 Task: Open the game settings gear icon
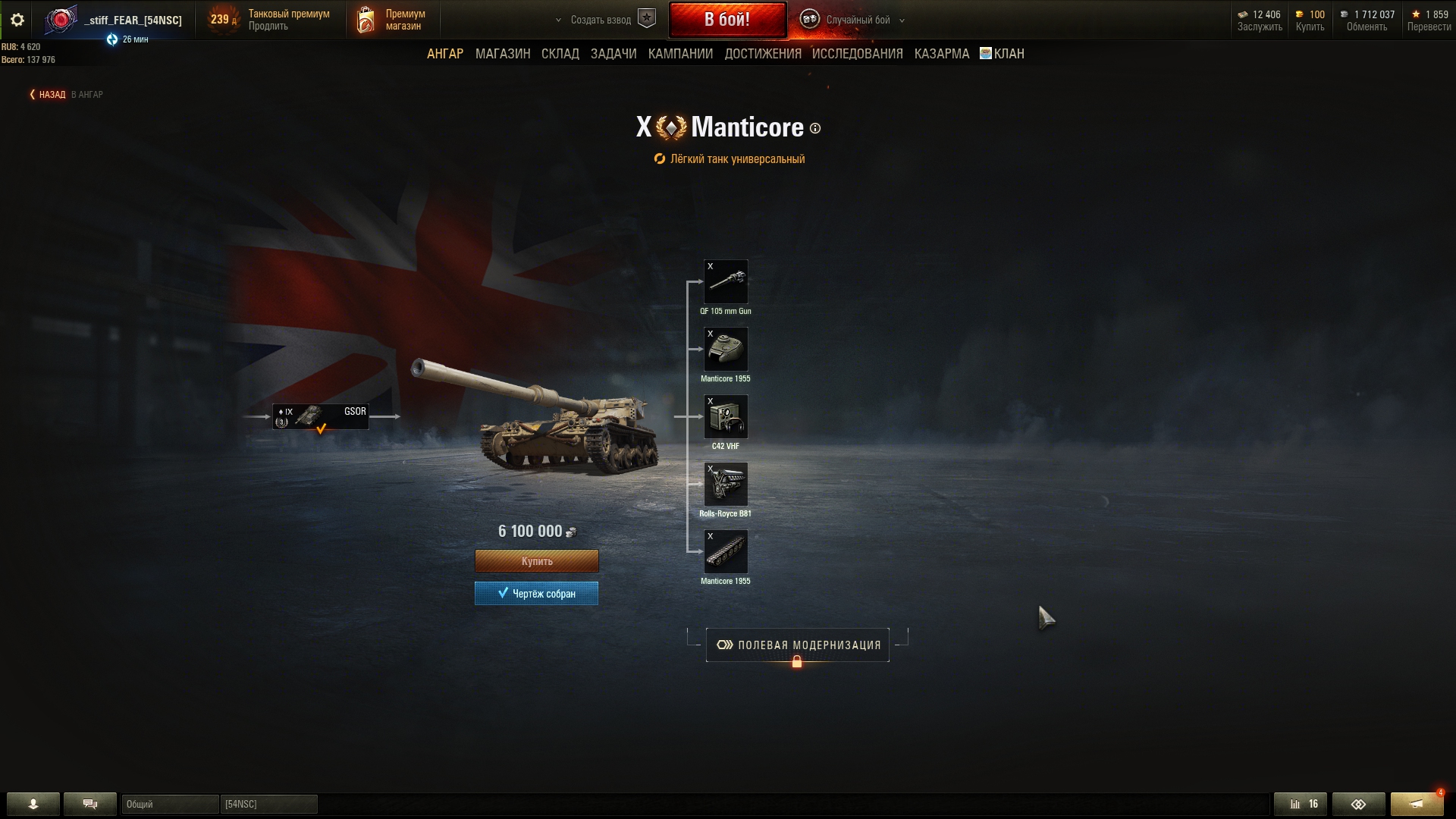[17, 20]
